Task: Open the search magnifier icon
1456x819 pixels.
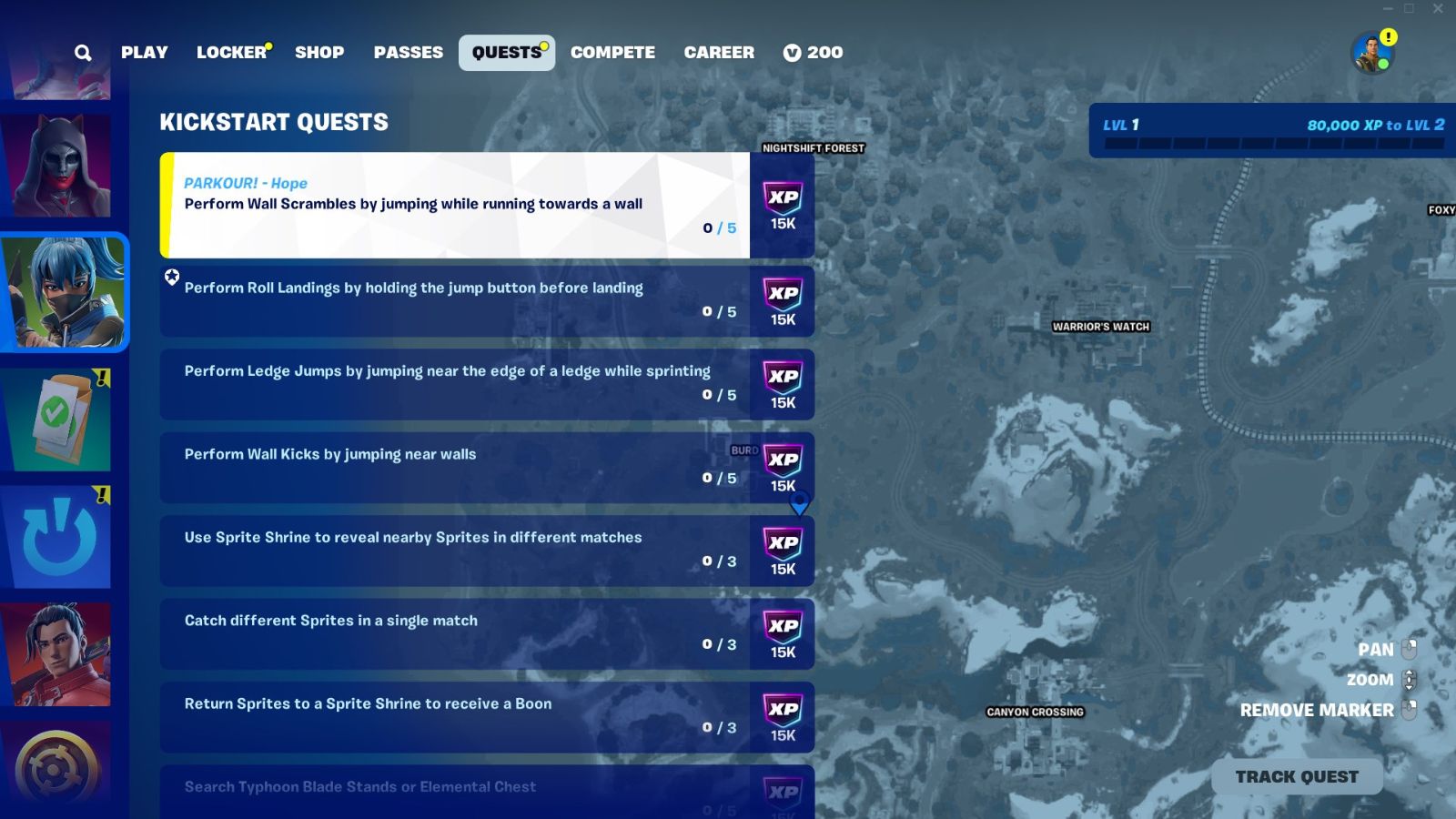Action: click(x=83, y=52)
